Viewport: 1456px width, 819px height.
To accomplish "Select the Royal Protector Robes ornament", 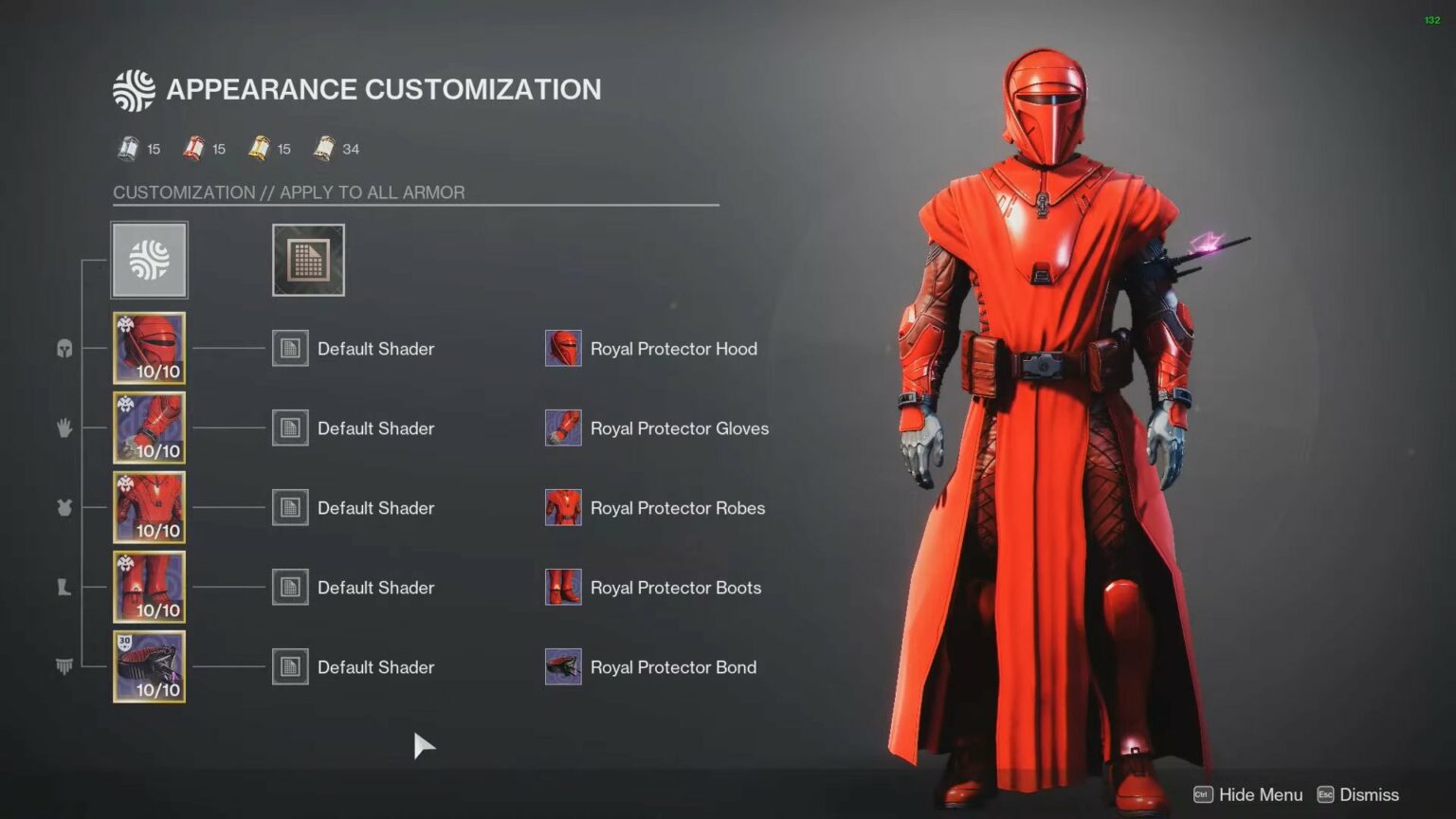I will coord(562,507).
